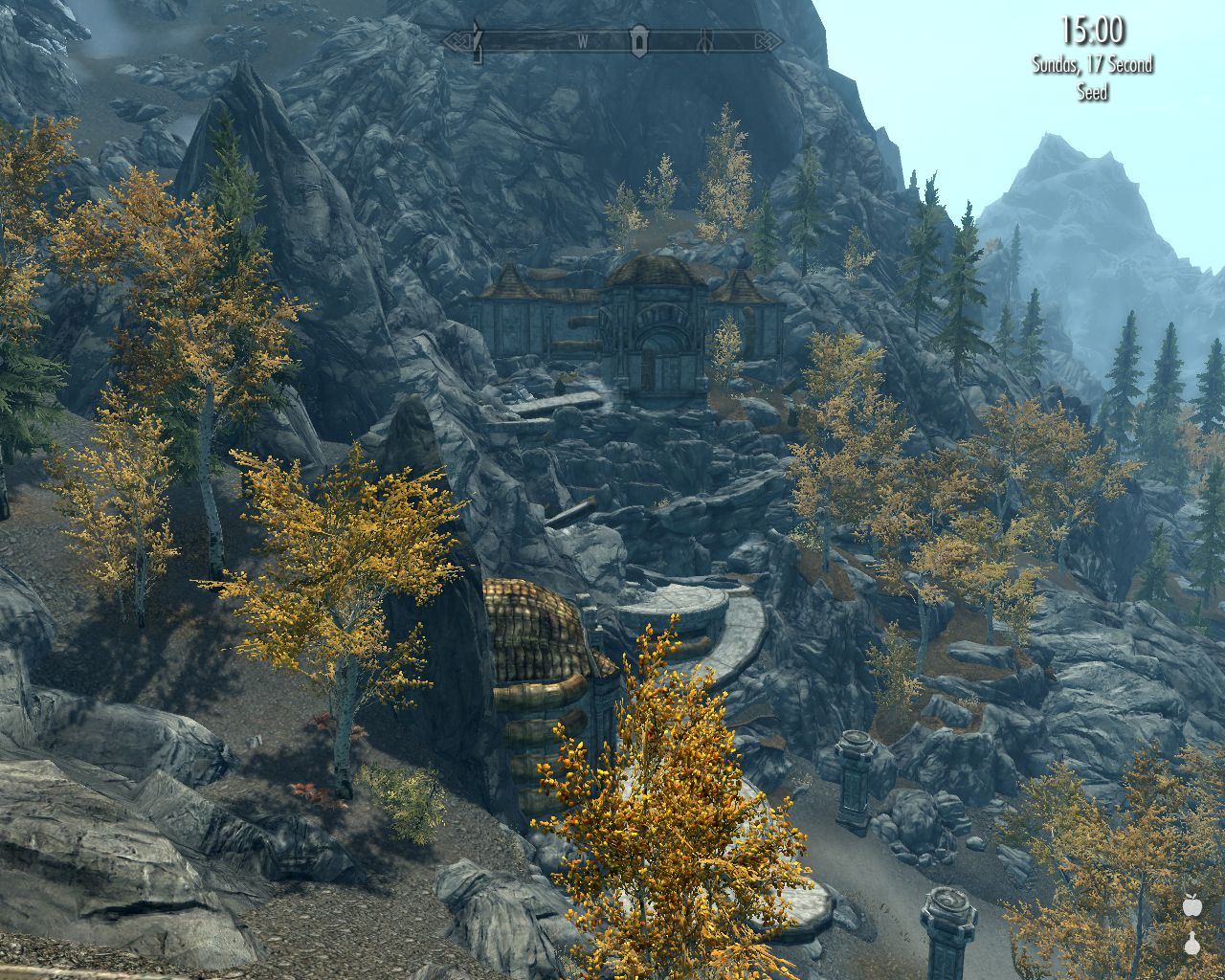Click the apple hunger indicator icon
1225x980 pixels.
[1192, 907]
